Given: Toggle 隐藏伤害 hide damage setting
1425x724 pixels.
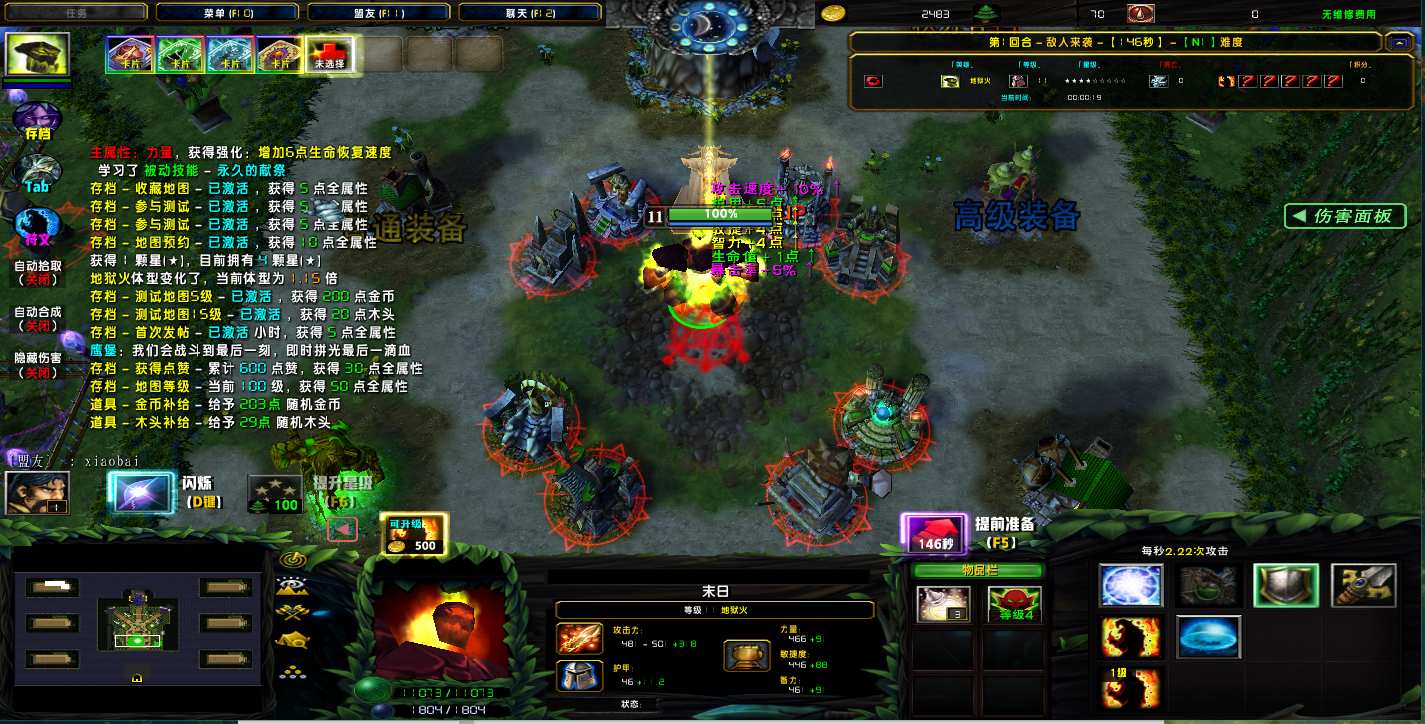Looking at the screenshot, I should point(38,365).
